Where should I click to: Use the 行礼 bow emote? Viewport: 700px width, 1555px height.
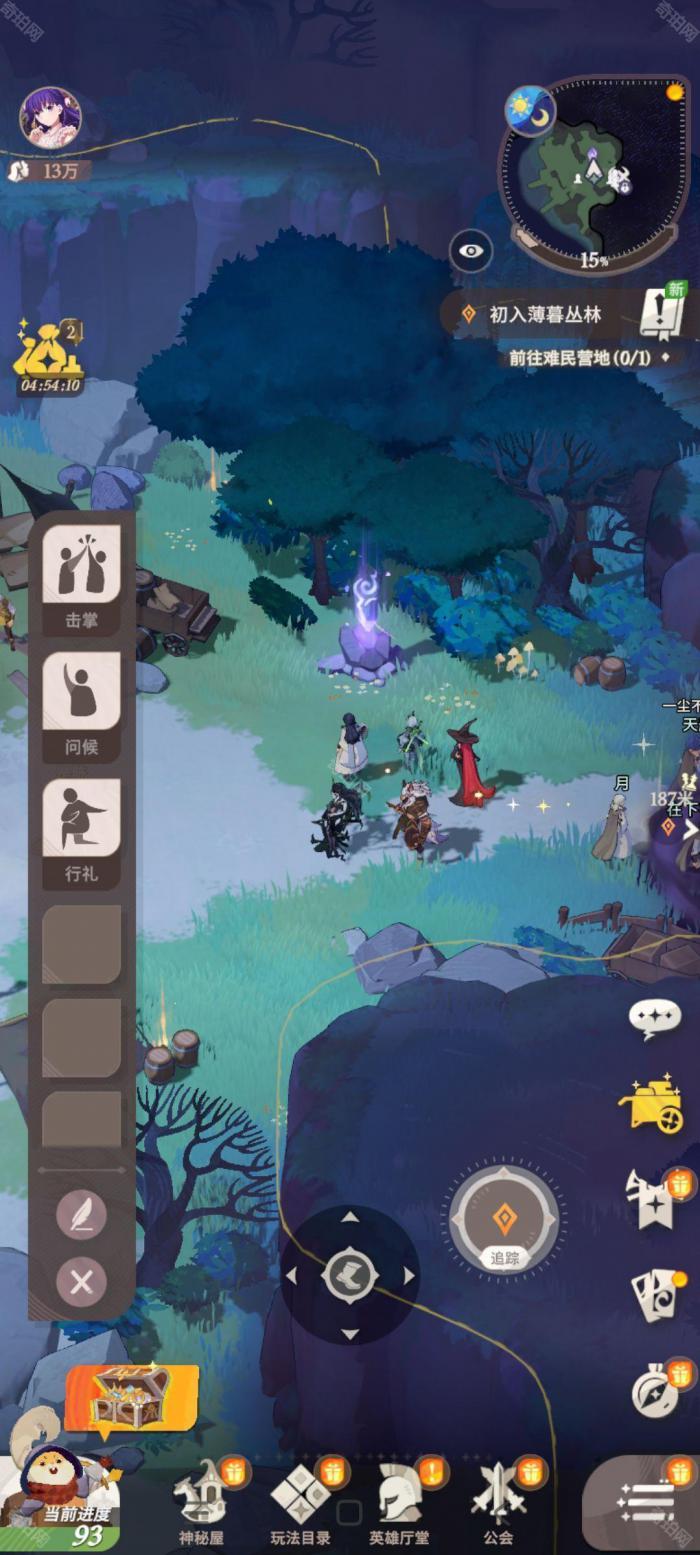82,827
